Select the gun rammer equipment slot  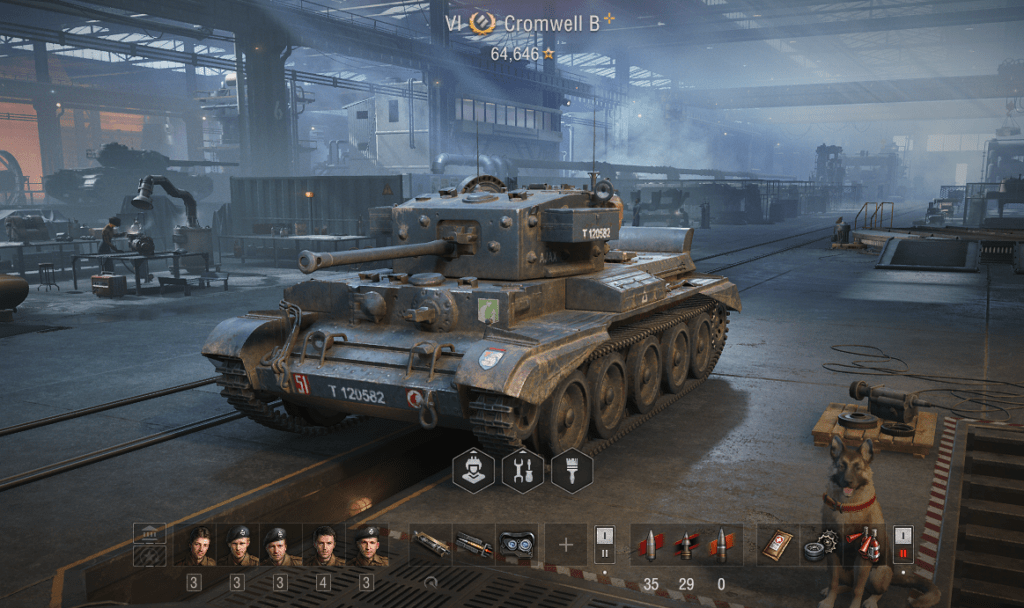(431, 545)
